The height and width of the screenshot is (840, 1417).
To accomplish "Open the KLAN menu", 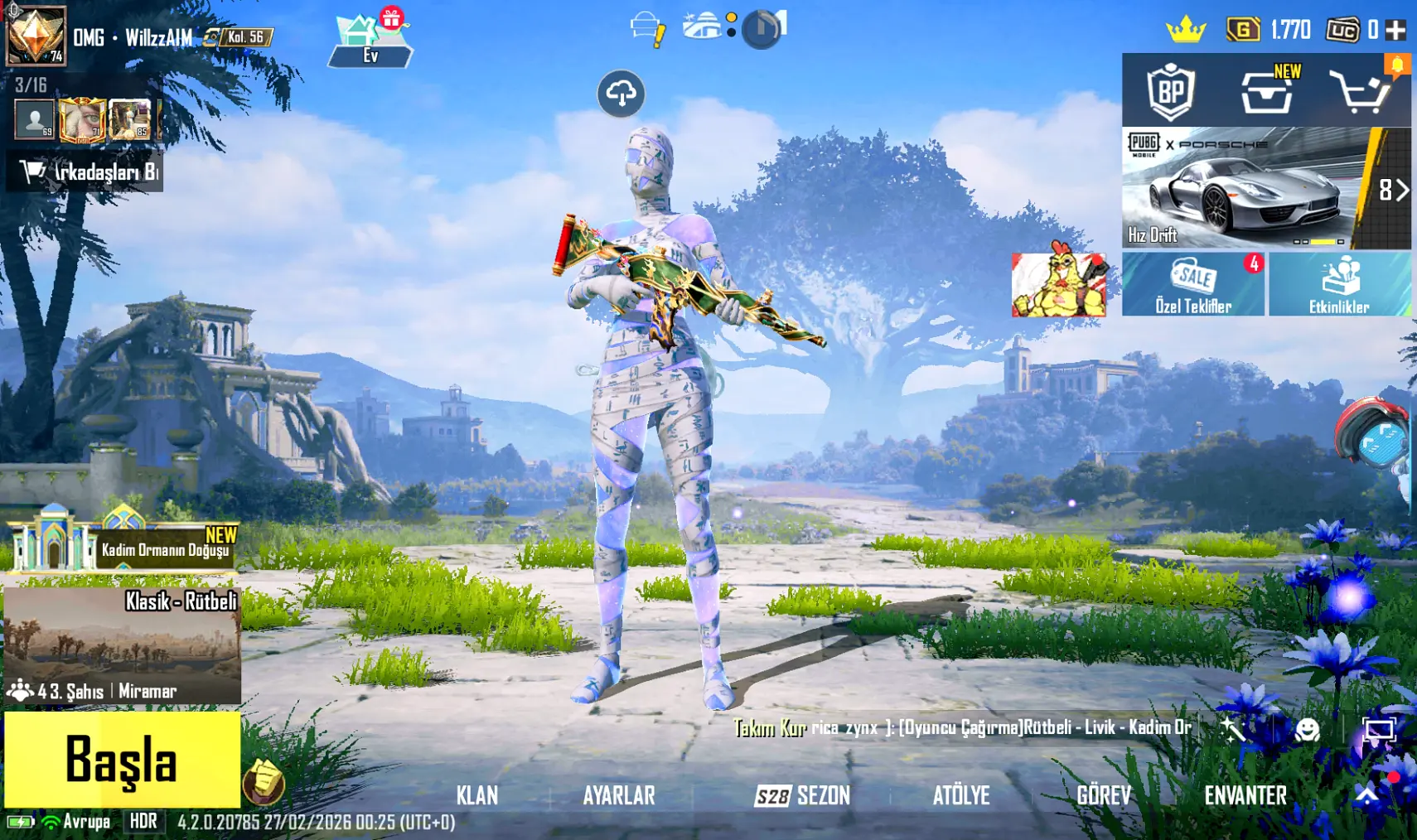I will coord(477,795).
